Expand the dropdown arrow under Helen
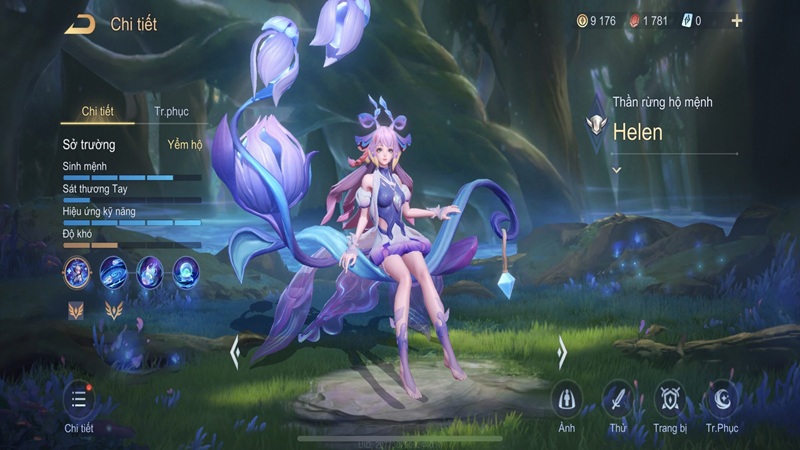 pyautogui.click(x=617, y=170)
